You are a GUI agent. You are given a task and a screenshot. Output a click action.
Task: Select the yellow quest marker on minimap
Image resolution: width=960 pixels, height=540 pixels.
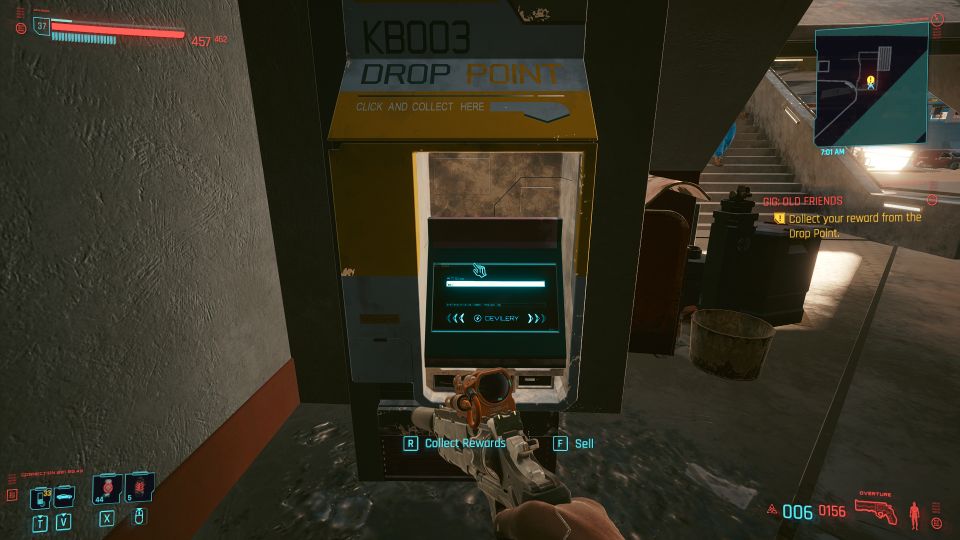click(x=871, y=79)
